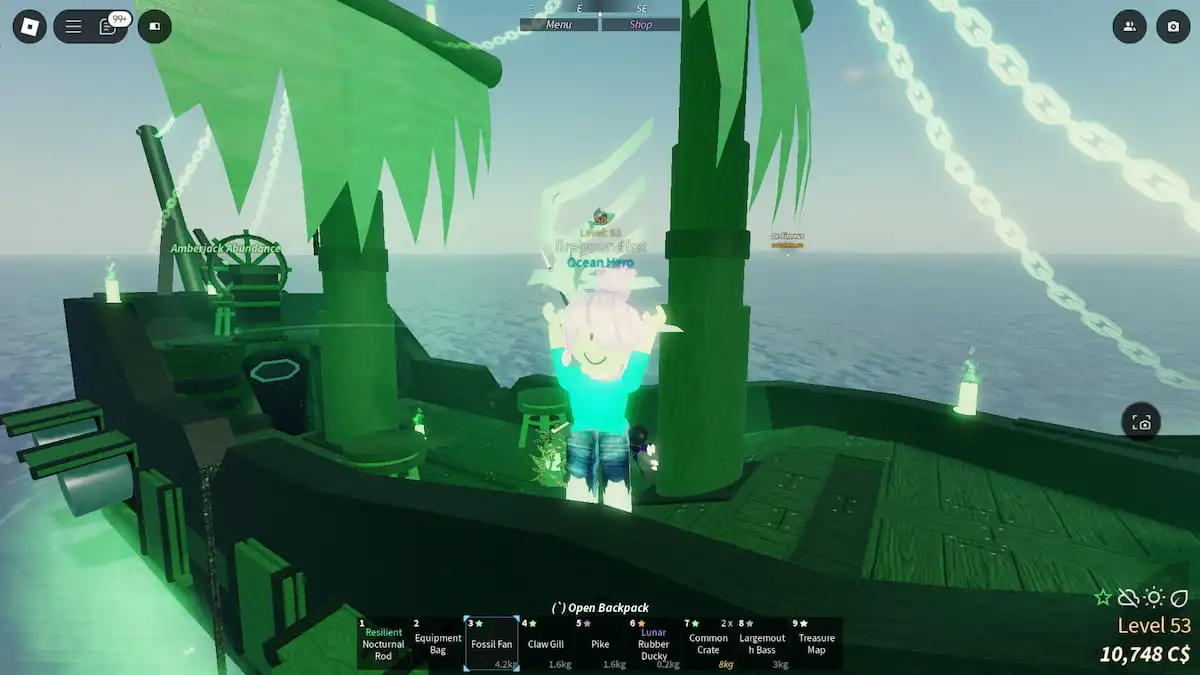1200x675 pixels.
Task: Click the top-right camera capture icon
Action: tap(1173, 26)
